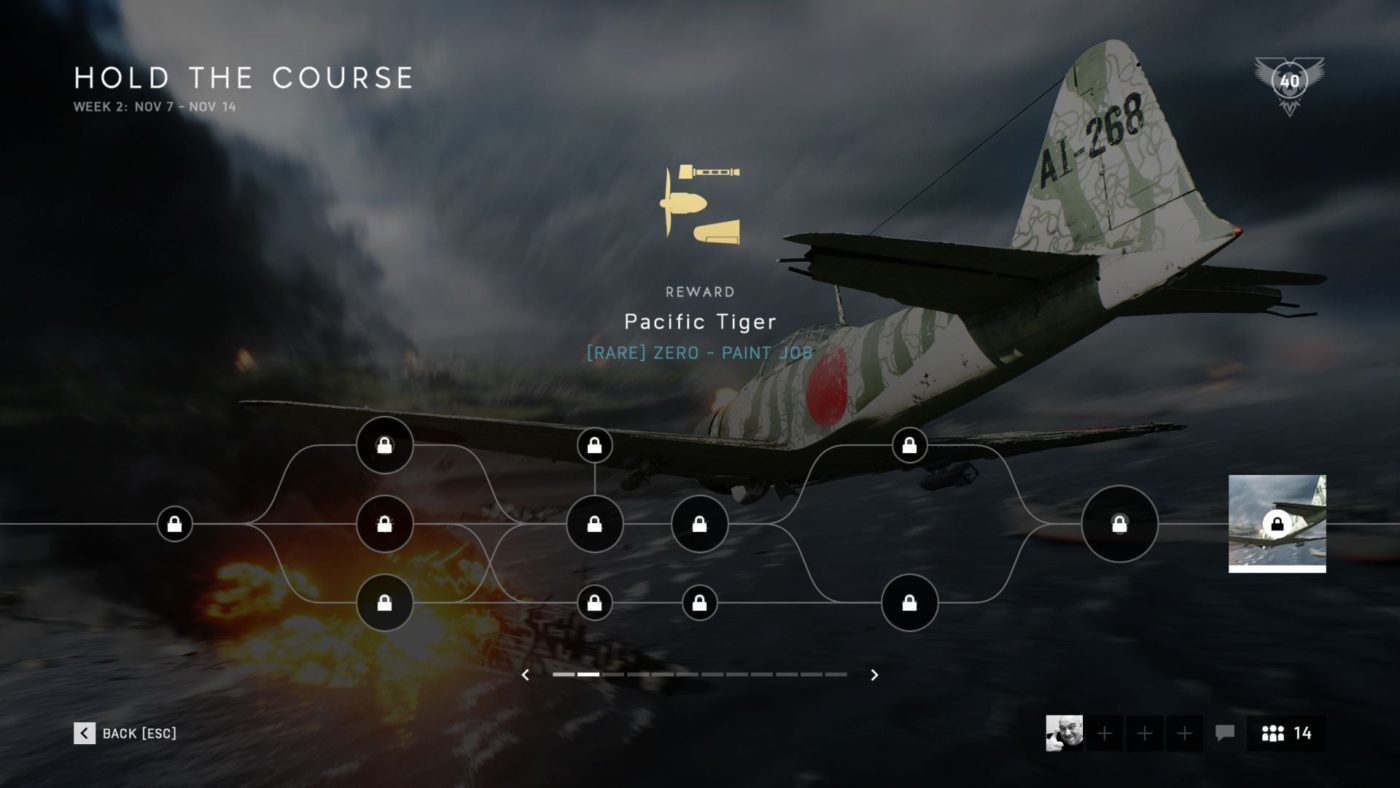1400x788 pixels.
Task: Click the locked node in the center of the tree
Action: pyautogui.click(x=595, y=524)
